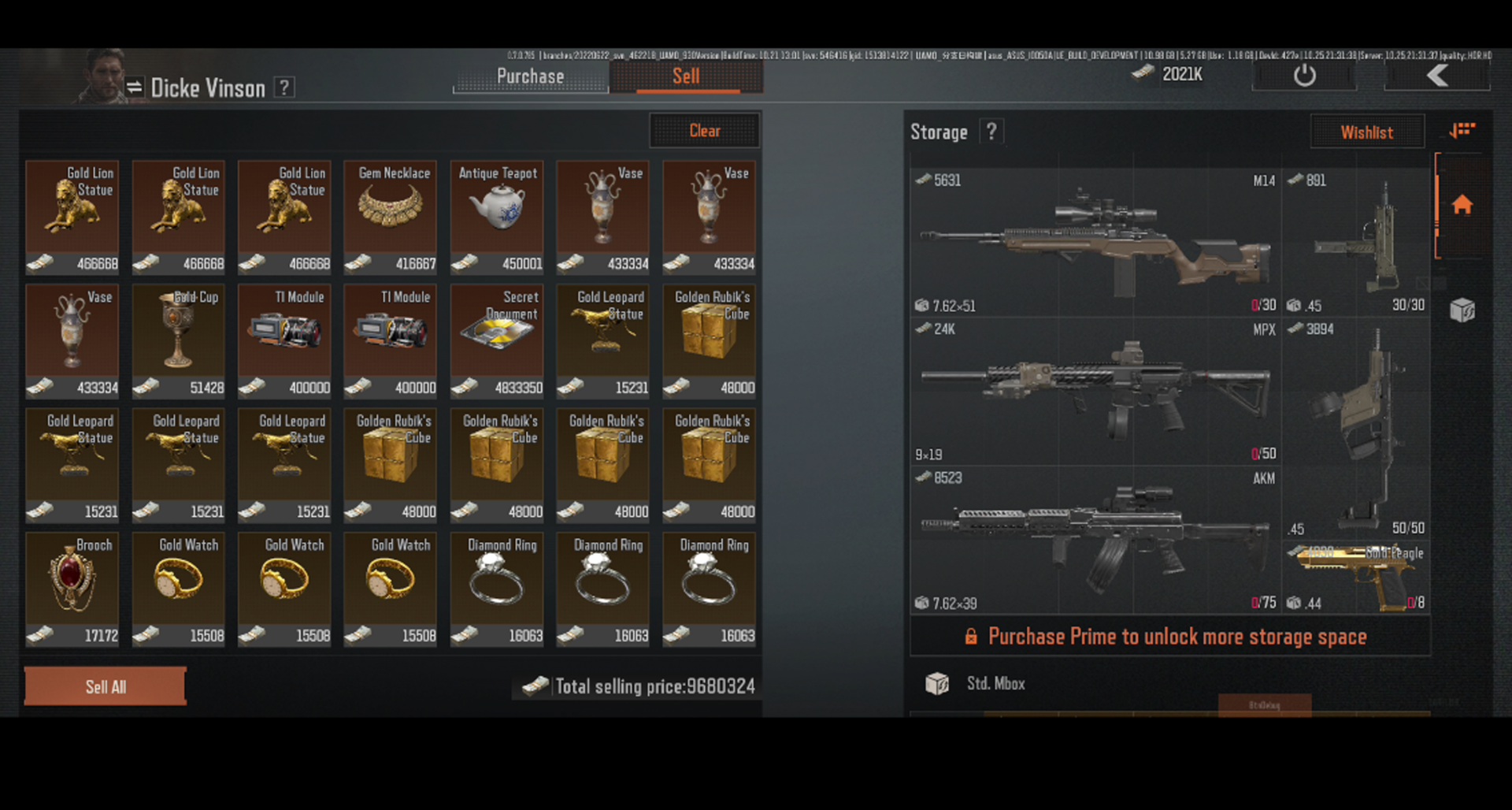Open the merchant help question mark
The width and height of the screenshot is (1512, 810).
[284, 87]
